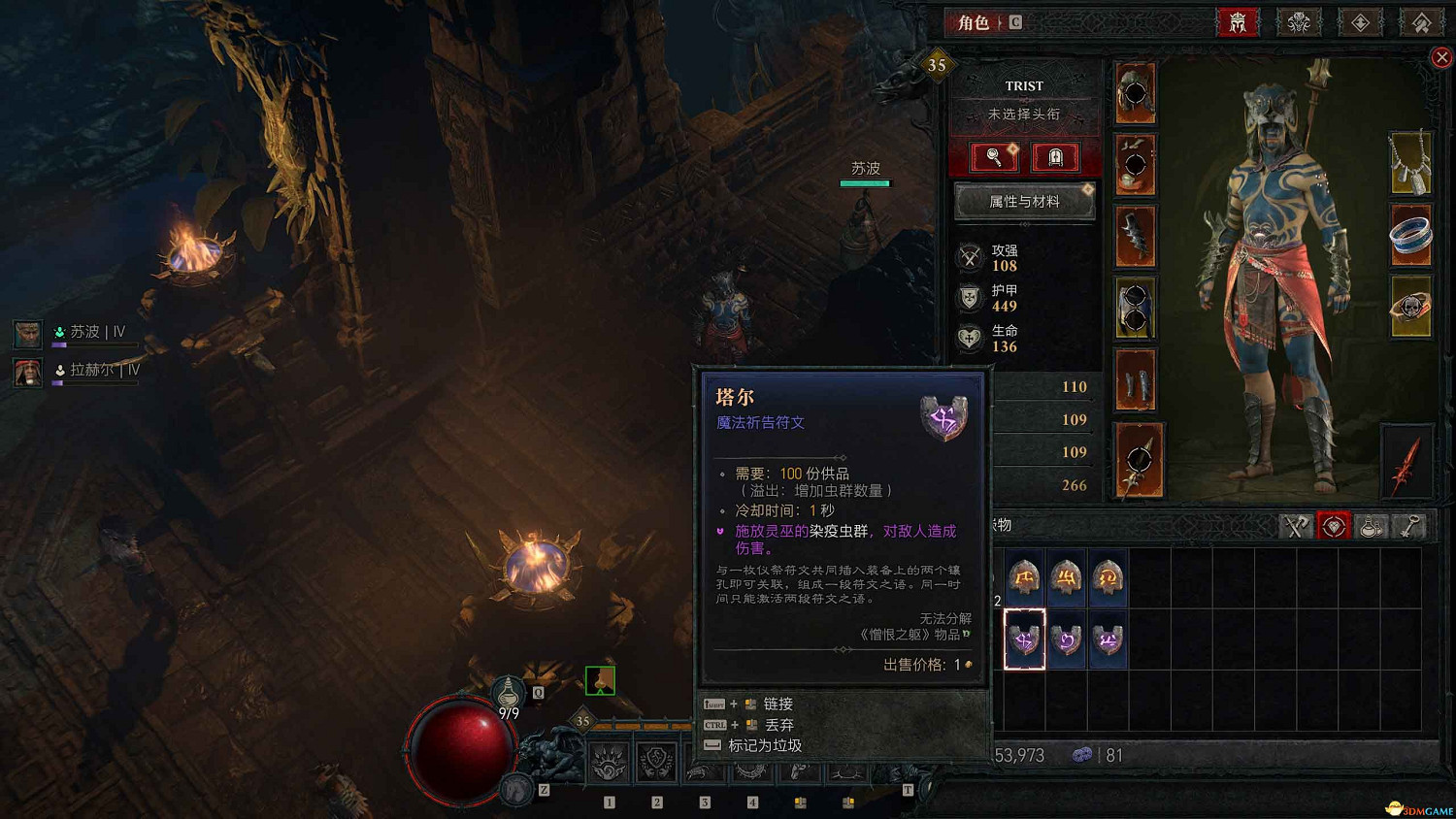The image size is (1456, 819).
Task: Open the skill tree tab
Action: point(1298,22)
